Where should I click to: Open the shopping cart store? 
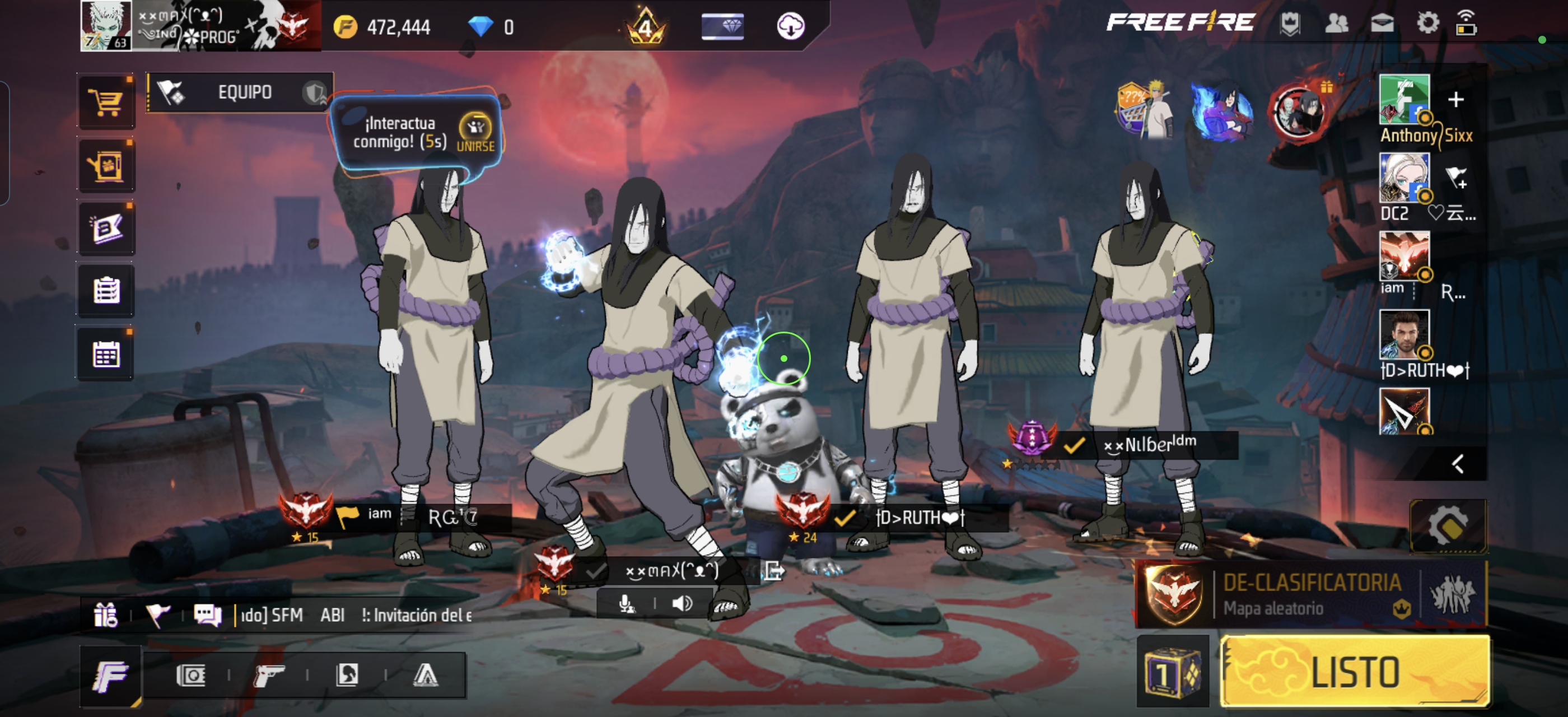click(106, 103)
